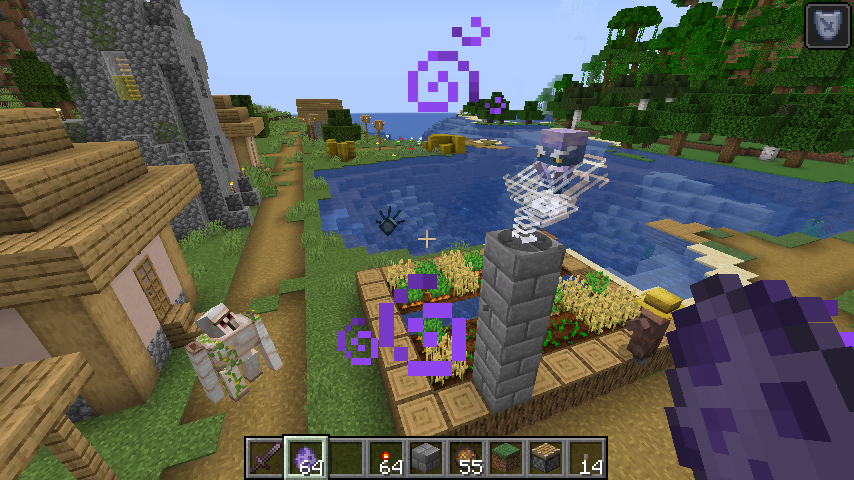Select the stone bricks hotbar slot
The width and height of the screenshot is (854, 480).
426,458
